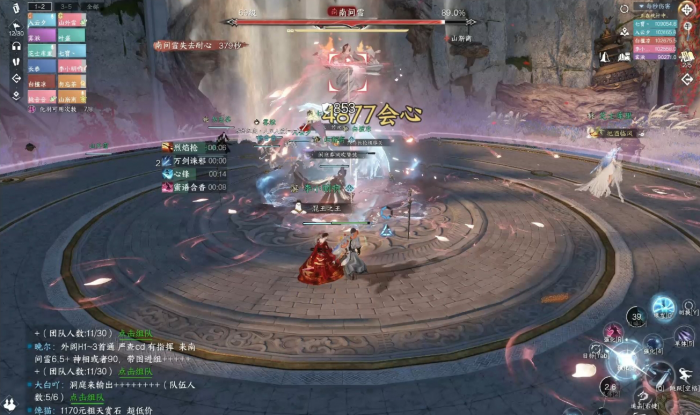Select the 烈焰枪 skill cooldown tracker row
The height and width of the screenshot is (415, 700).
pyautogui.click(x=195, y=147)
